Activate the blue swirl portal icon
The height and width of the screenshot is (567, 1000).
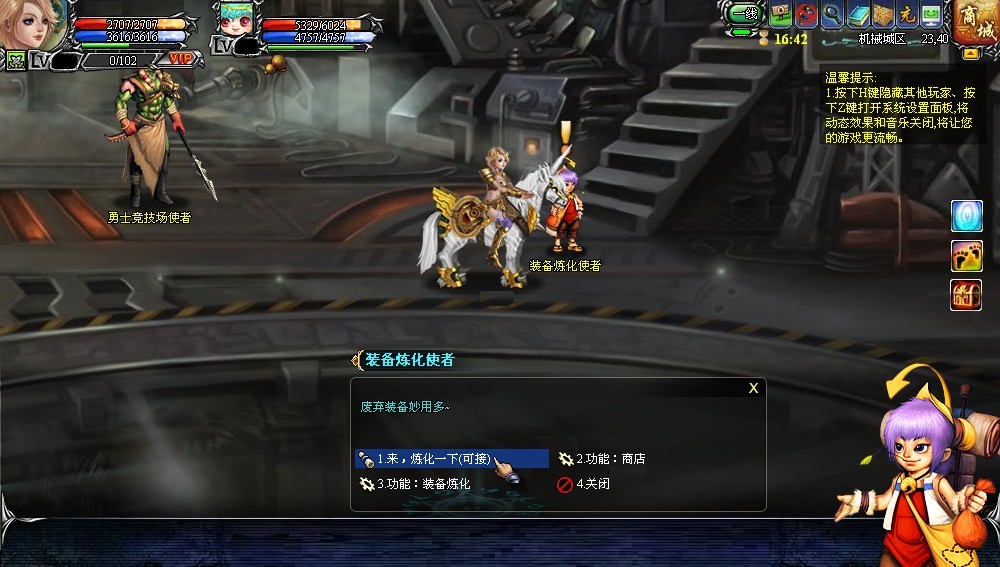click(966, 215)
